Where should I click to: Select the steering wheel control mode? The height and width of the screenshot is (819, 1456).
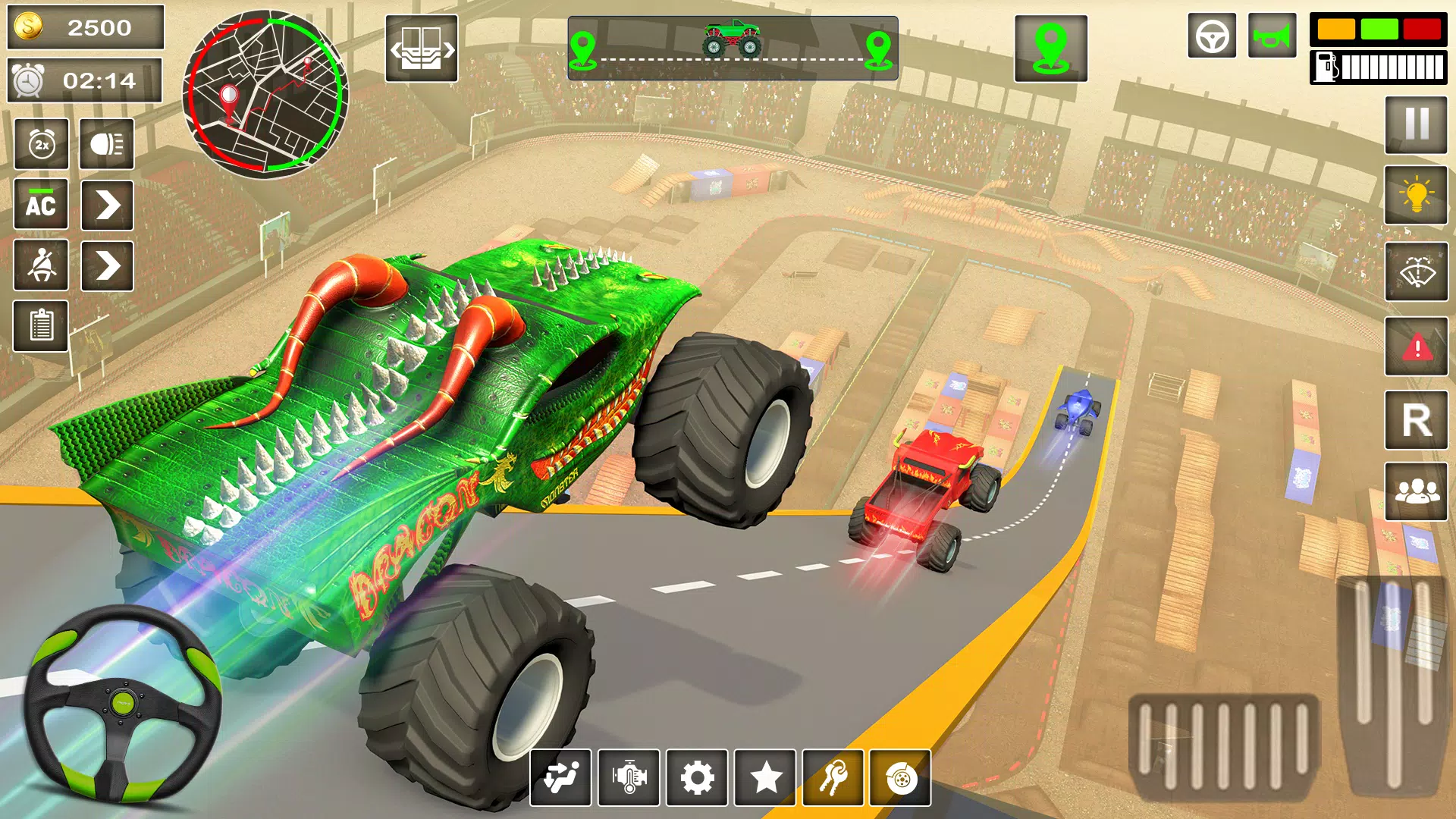[1212, 36]
